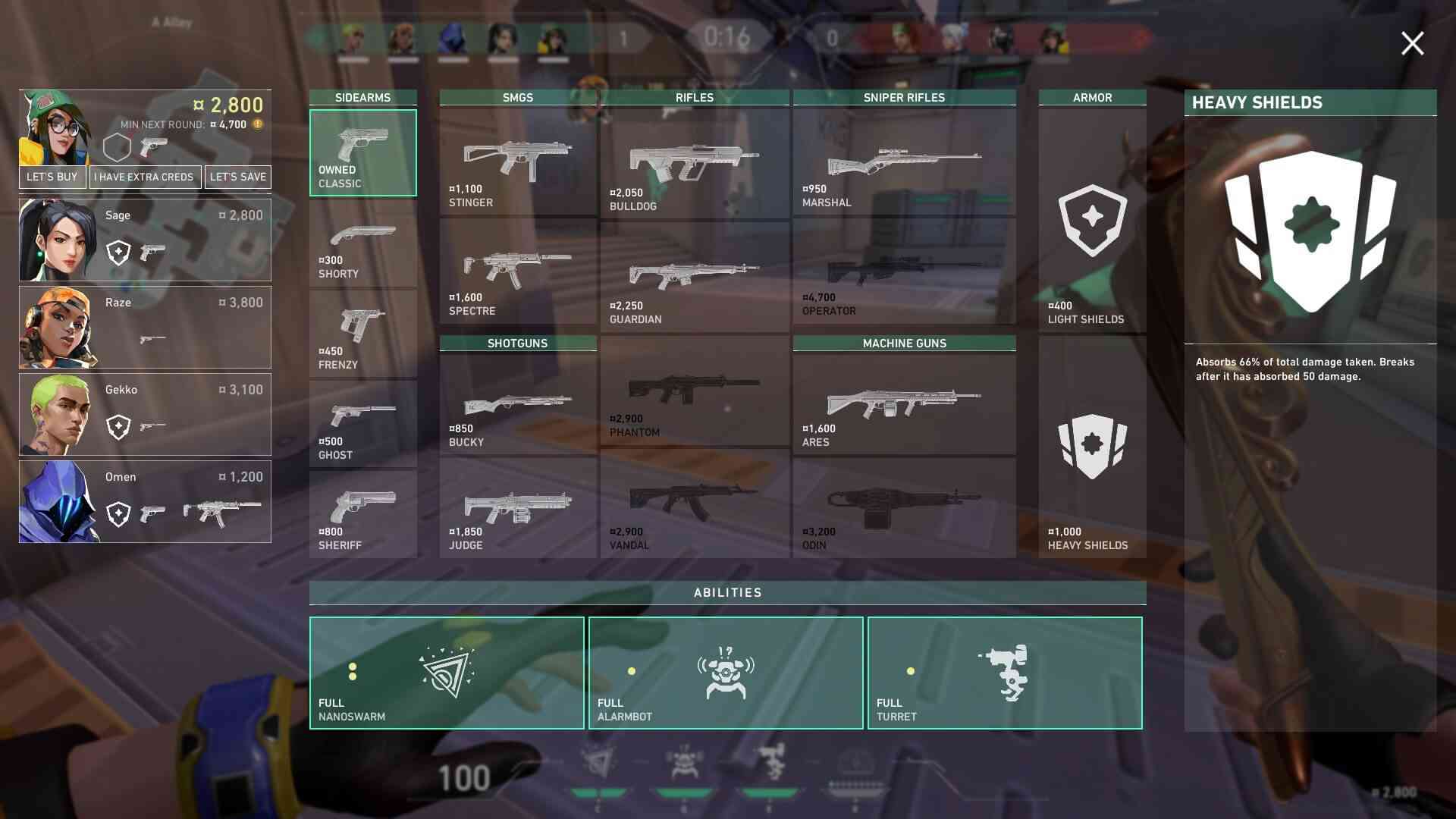Buy the Marshal sniper rifle
The image size is (1456, 819).
click(x=904, y=162)
